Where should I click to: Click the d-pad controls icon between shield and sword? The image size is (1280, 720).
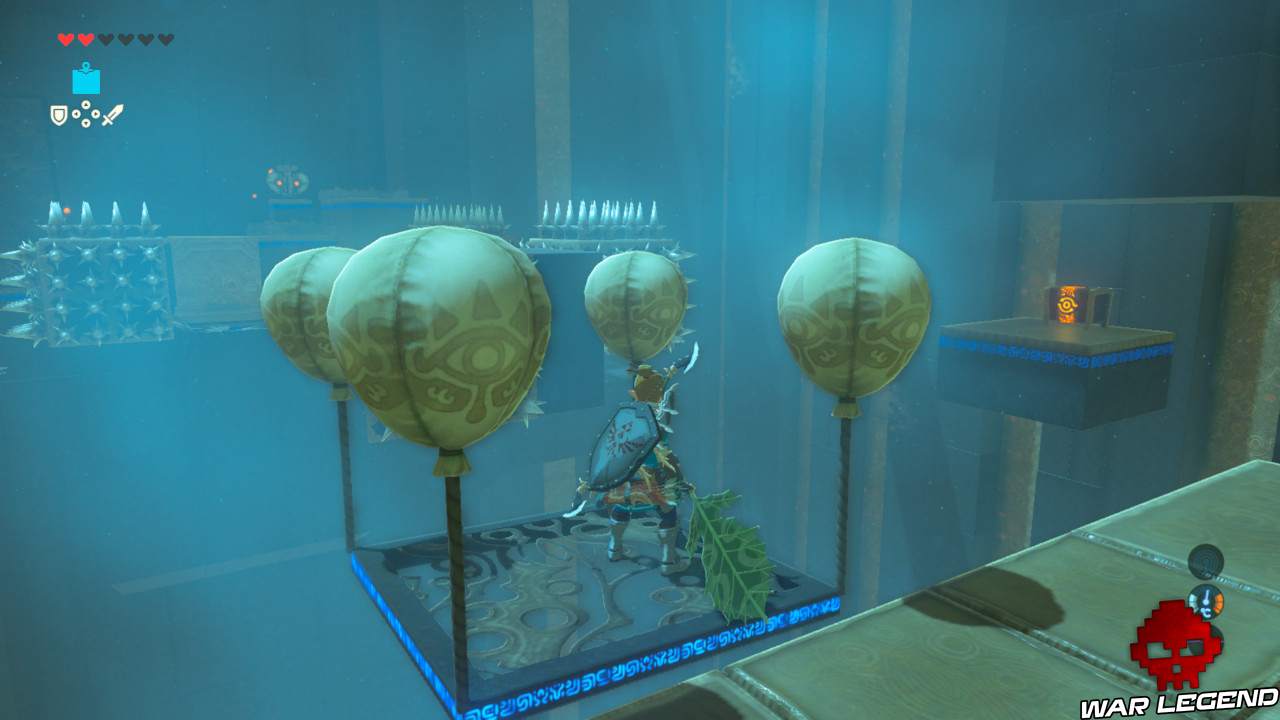tap(86, 113)
